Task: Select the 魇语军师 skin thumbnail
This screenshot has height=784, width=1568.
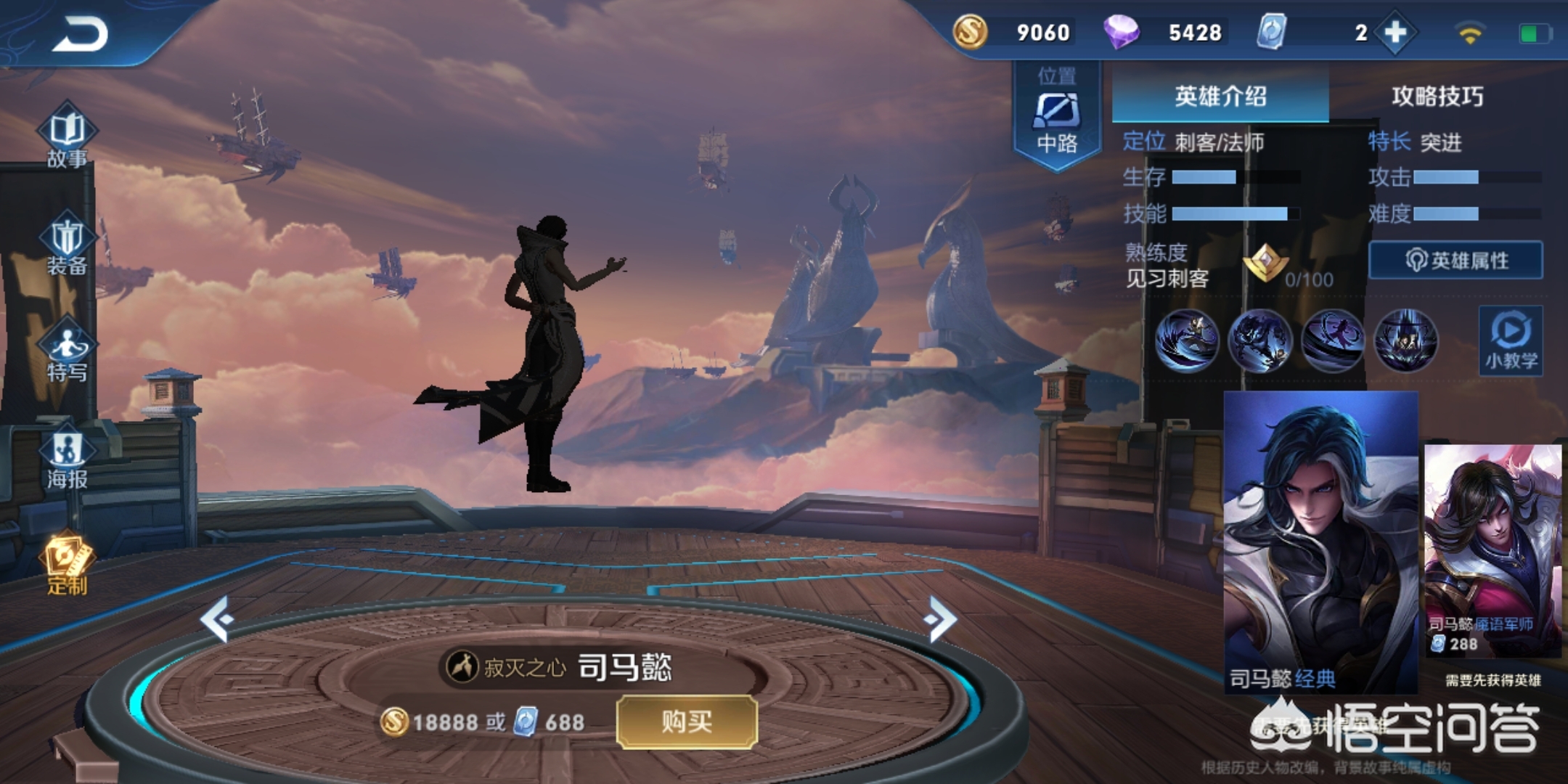Action: coord(1493,550)
